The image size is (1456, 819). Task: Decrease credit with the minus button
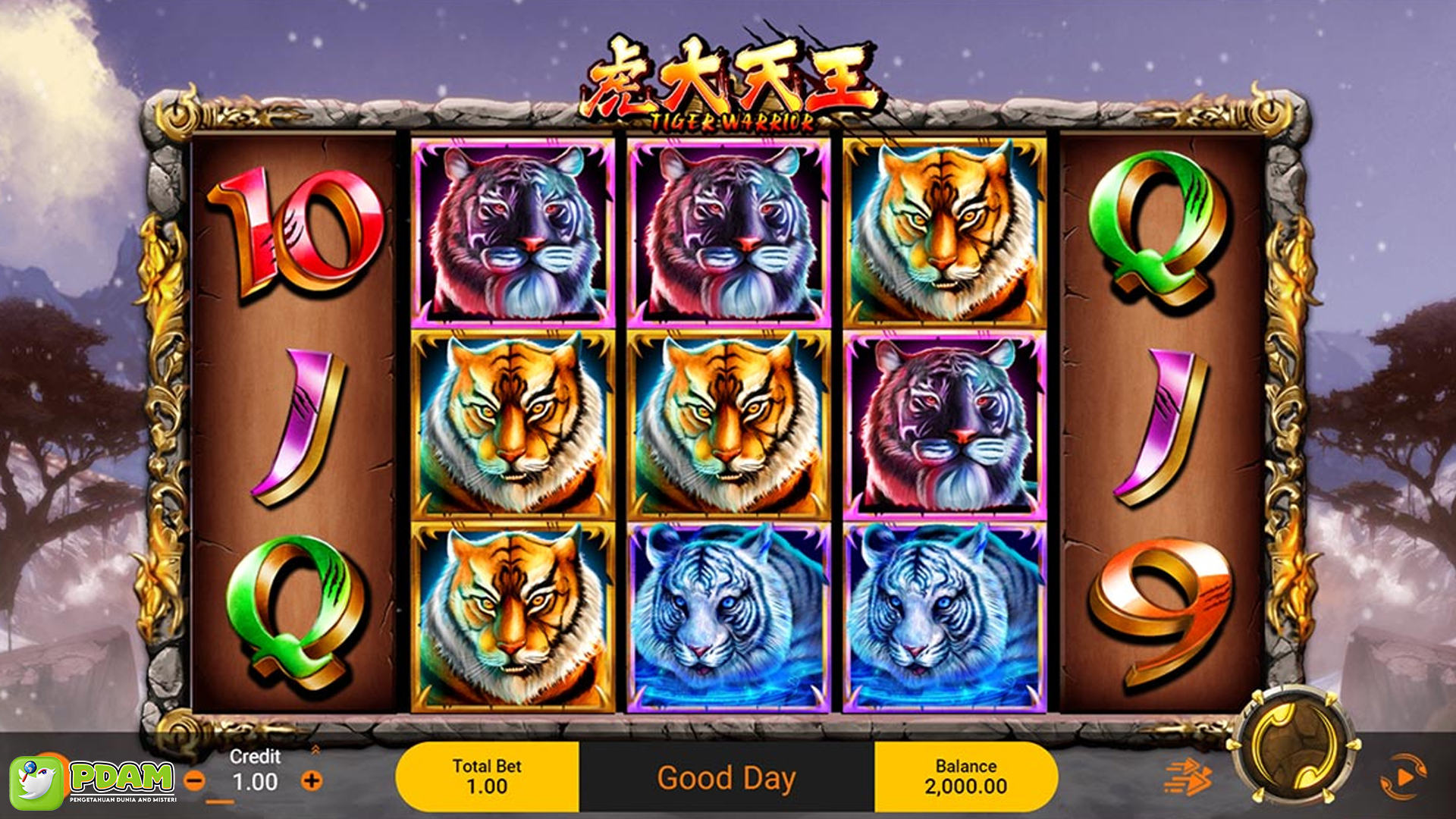coord(195,780)
